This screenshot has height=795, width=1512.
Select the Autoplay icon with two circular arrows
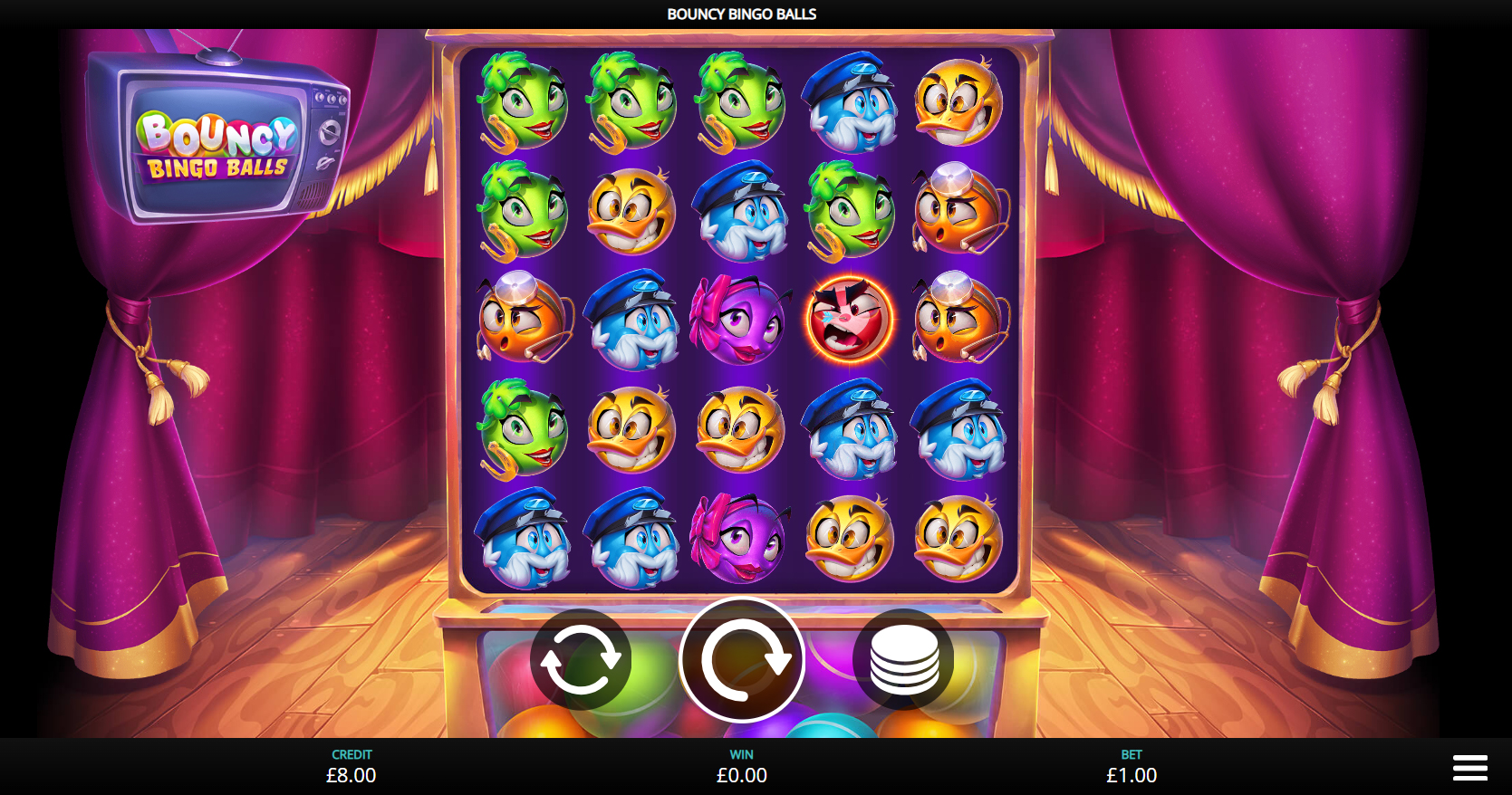(x=583, y=661)
